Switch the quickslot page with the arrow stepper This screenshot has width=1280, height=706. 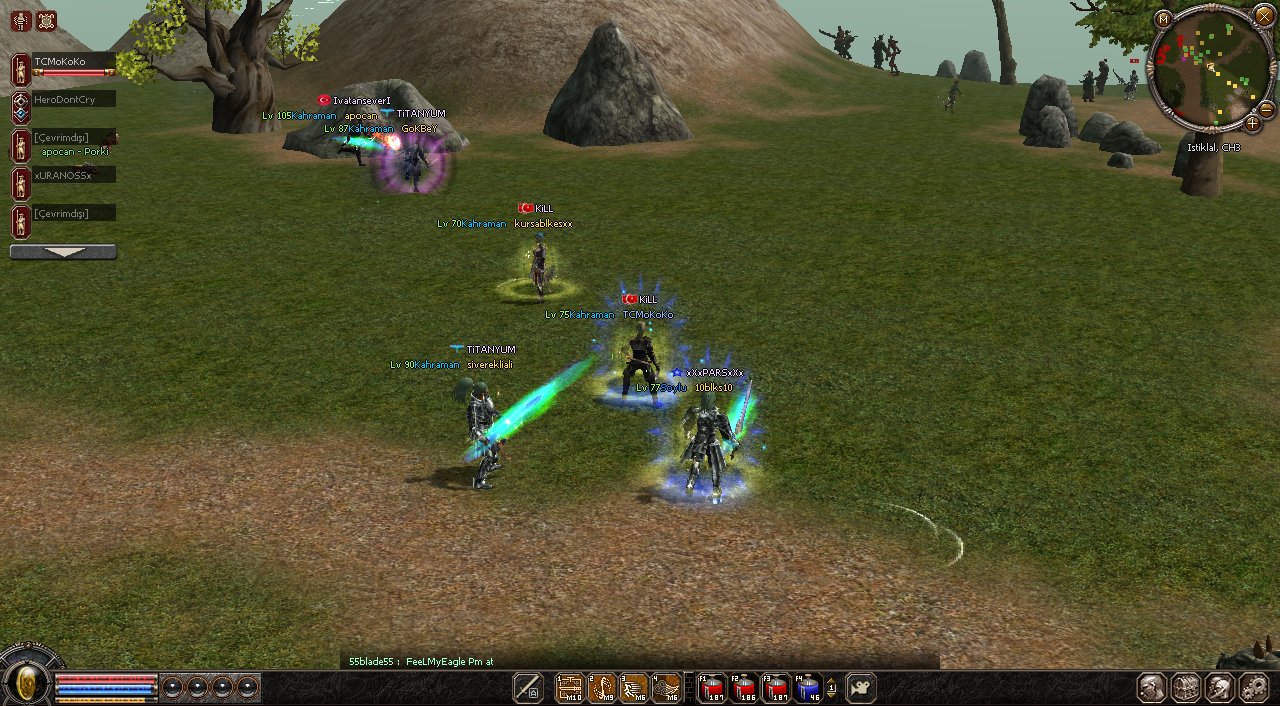tap(832, 688)
